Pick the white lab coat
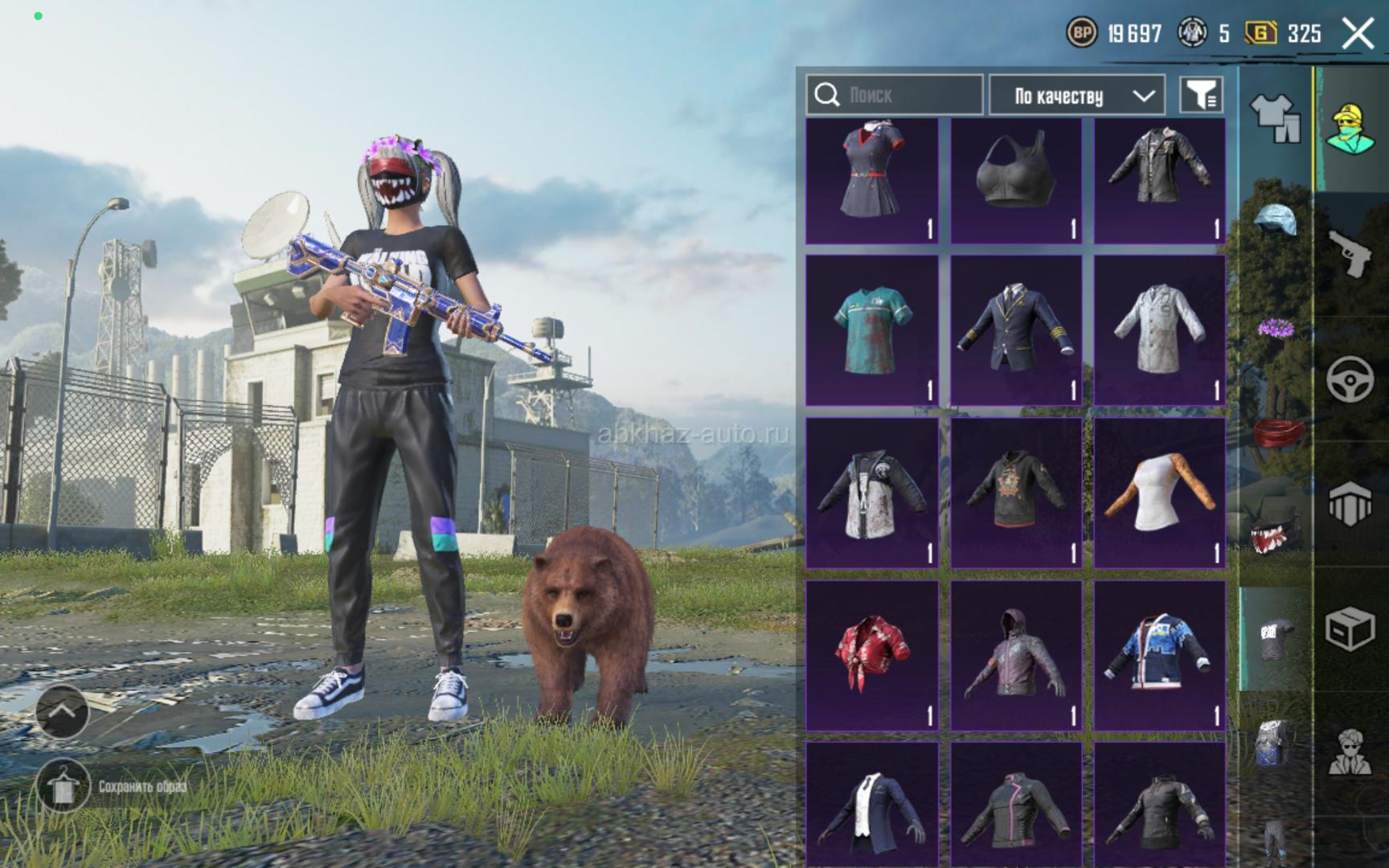 pos(1160,330)
